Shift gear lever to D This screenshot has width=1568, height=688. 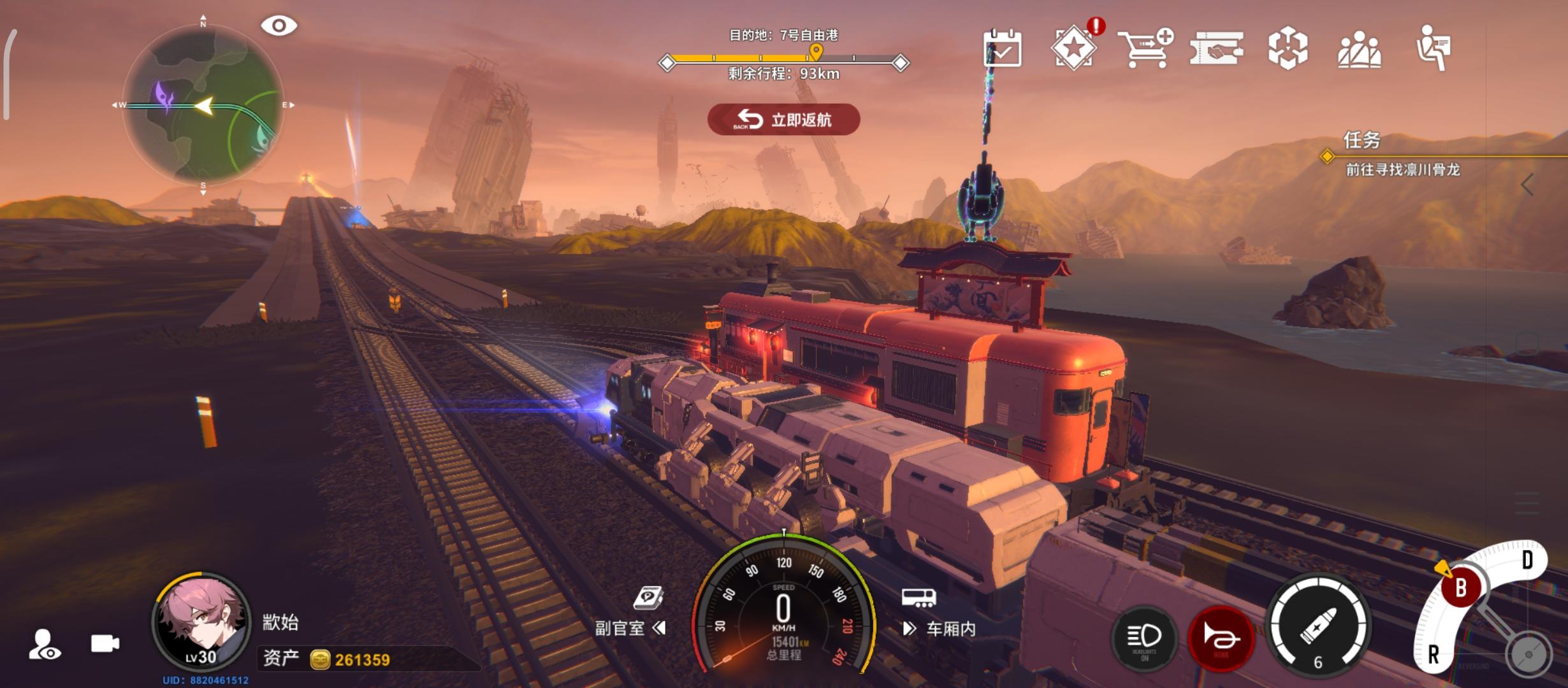pos(1527,561)
